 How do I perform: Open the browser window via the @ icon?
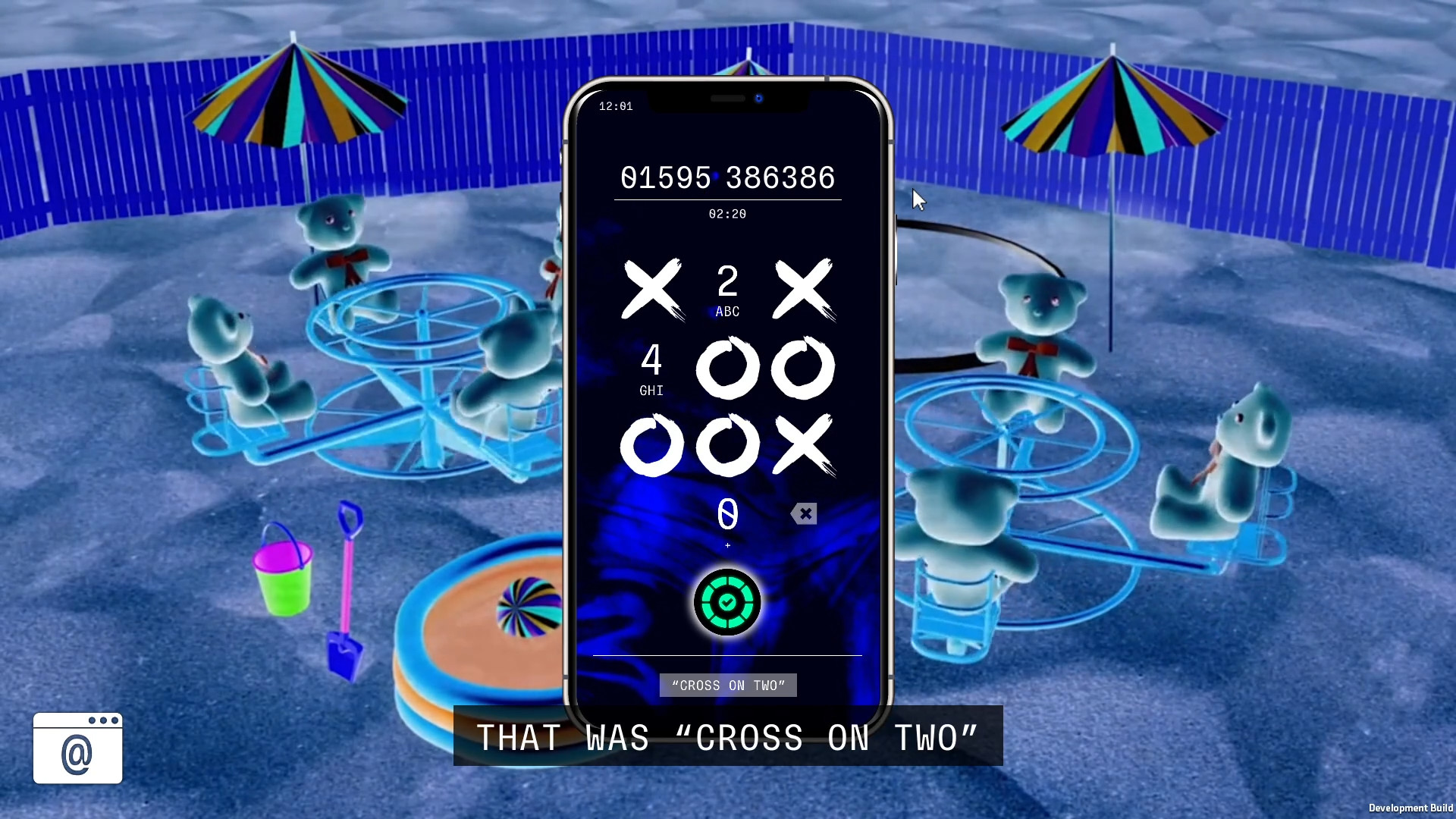tap(77, 749)
